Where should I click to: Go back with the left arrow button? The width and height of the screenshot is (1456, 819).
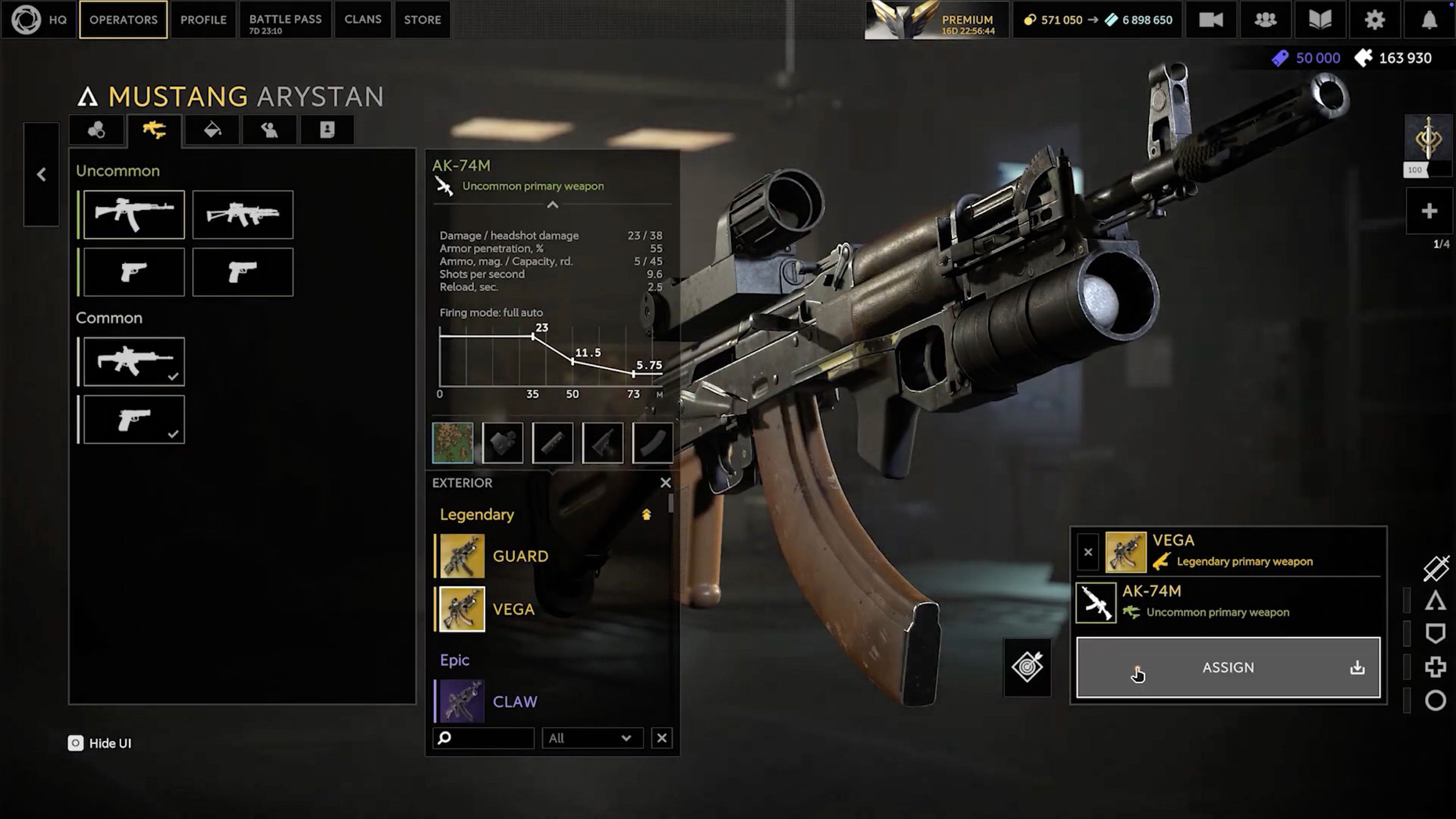click(41, 174)
